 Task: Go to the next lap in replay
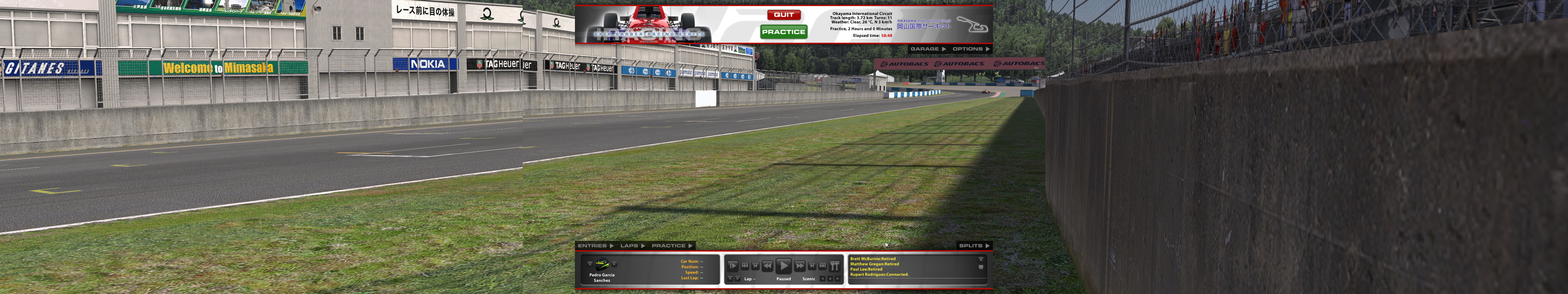click(738, 279)
